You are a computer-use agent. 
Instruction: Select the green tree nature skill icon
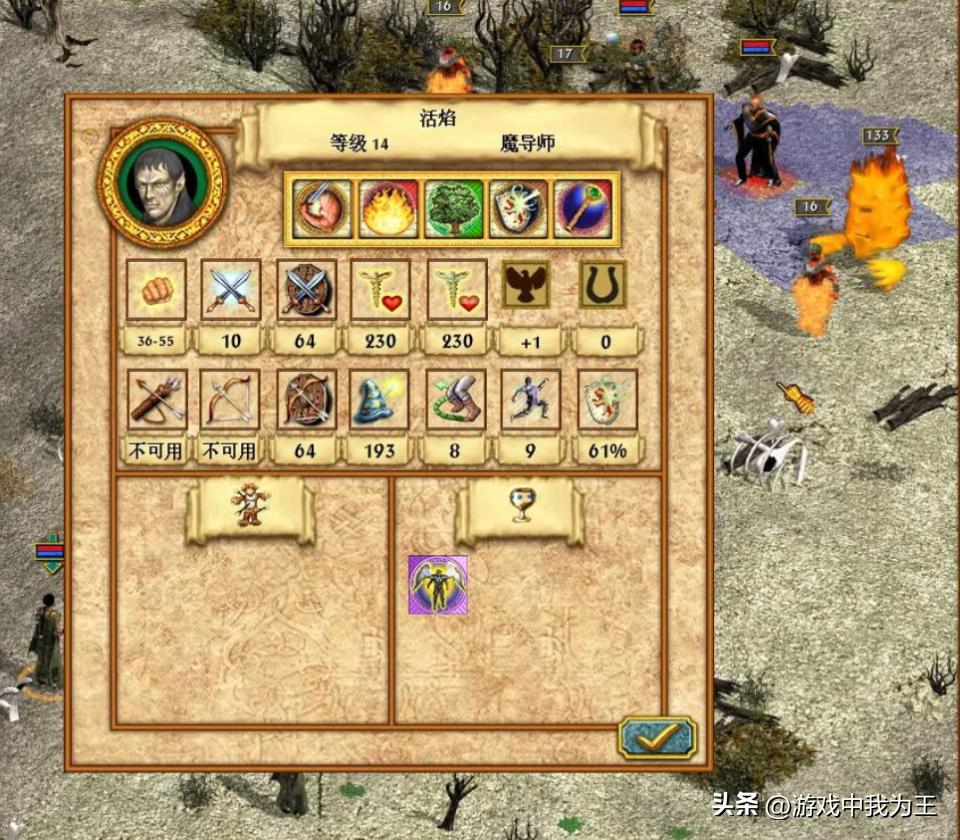pyautogui.click(x=454, y=209)
